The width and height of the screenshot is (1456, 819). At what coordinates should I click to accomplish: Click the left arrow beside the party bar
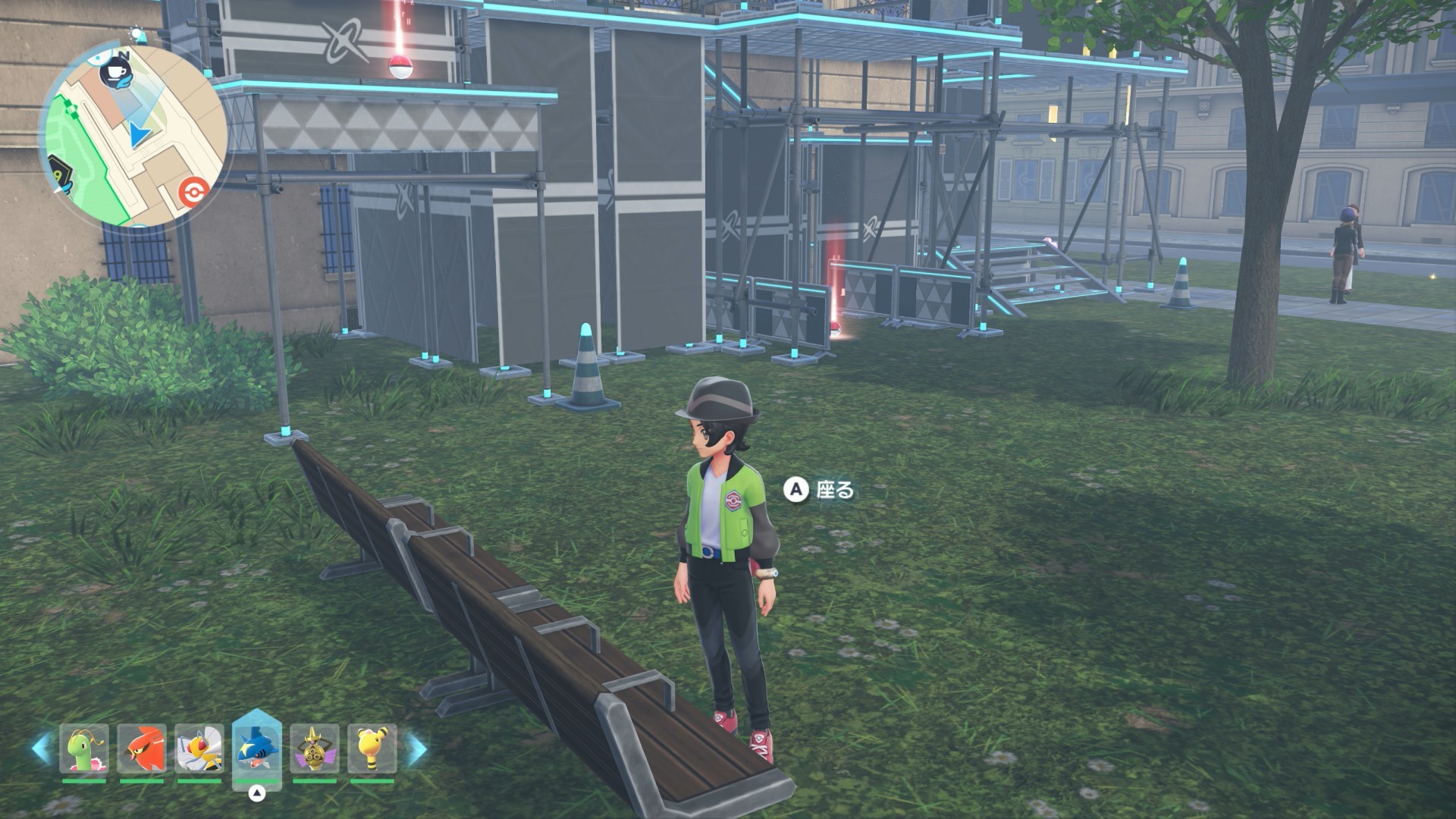pos(41,748)
